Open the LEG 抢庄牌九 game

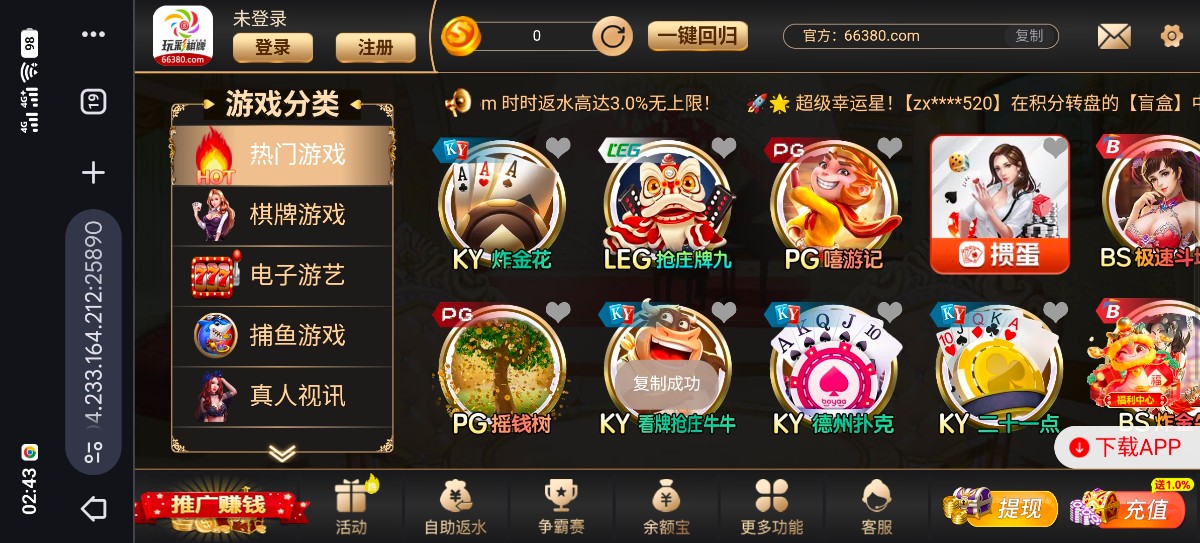tap(667, 205)
